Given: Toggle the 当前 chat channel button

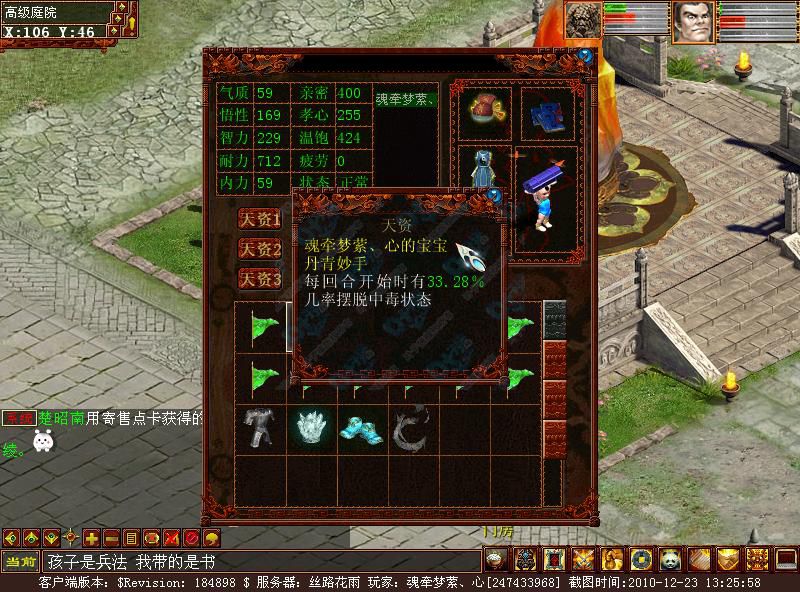Looking at the screenshot, I should pyautogui.click(x=20, y=562).
